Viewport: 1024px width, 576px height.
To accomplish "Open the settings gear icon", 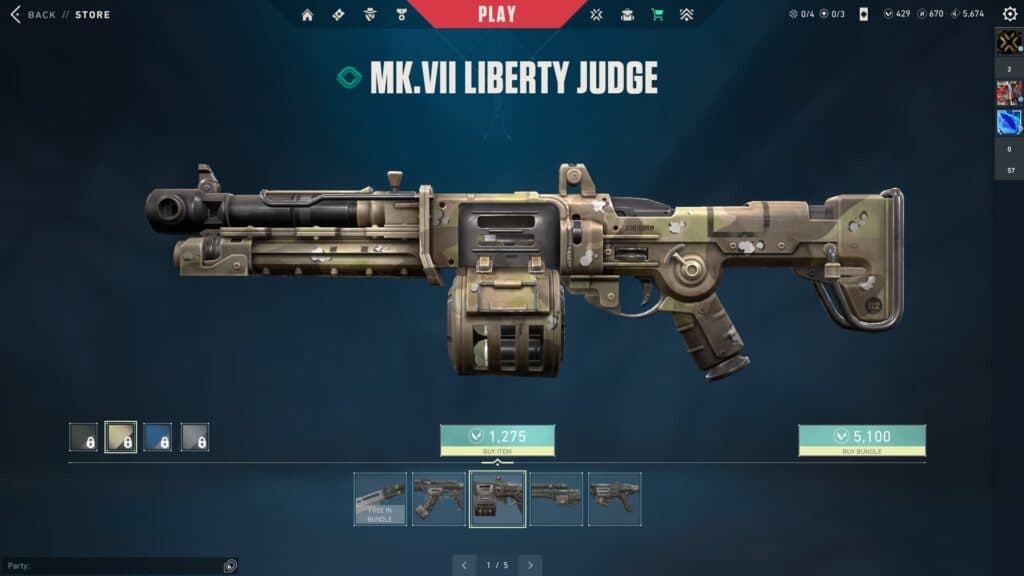I will 1008,15.
